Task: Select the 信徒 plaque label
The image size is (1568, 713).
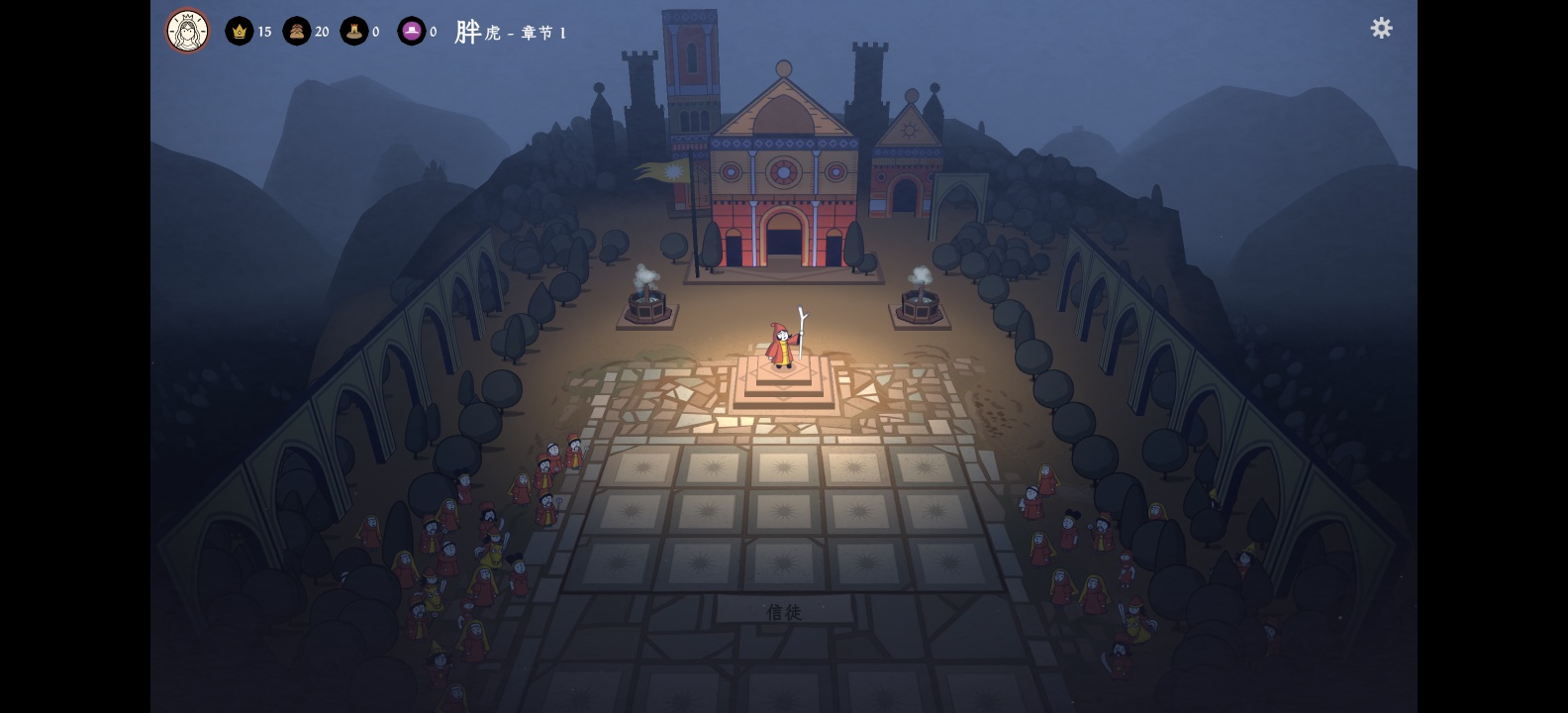Action: 781,612
